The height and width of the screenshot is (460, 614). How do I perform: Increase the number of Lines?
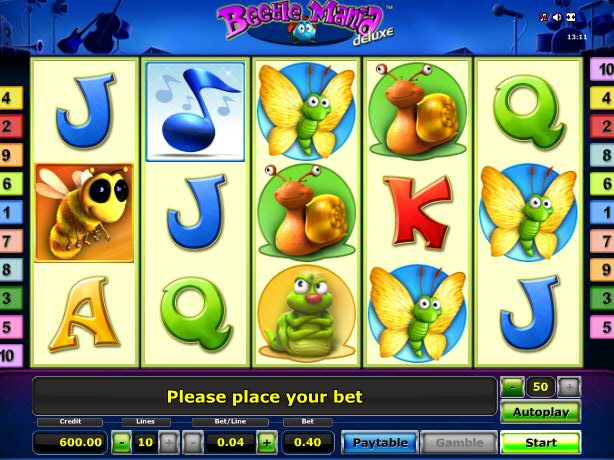click(x=168, y=441)
